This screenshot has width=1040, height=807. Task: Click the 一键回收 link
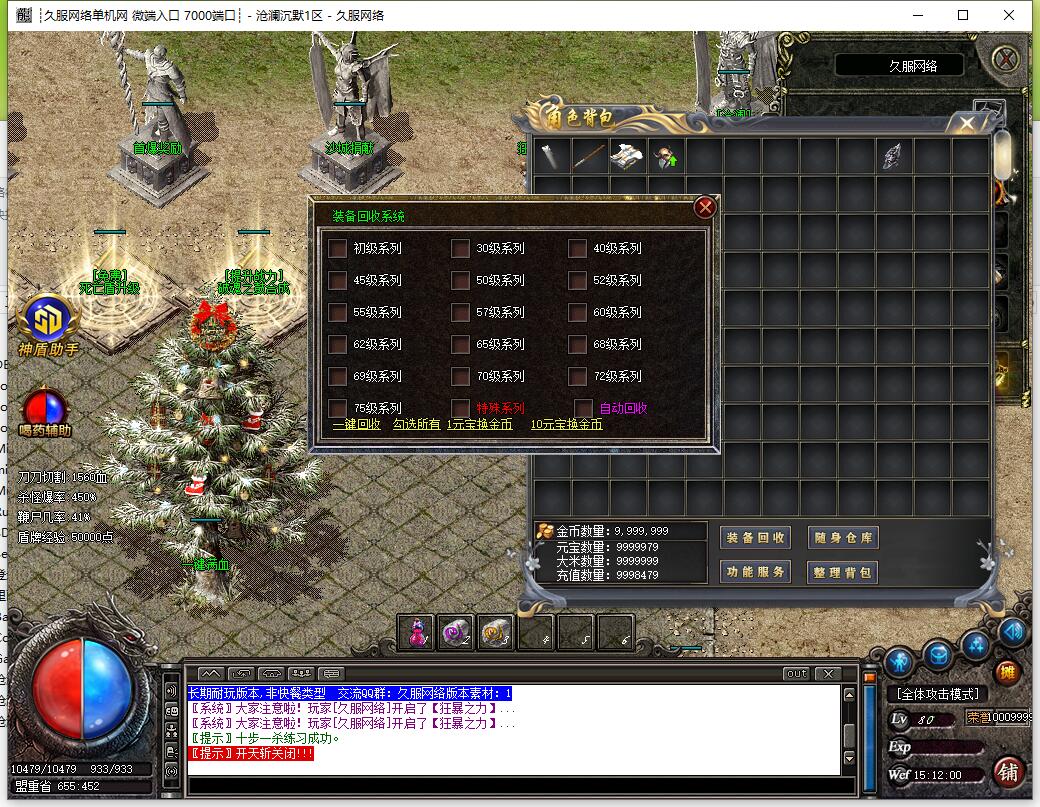click(357, 424)
